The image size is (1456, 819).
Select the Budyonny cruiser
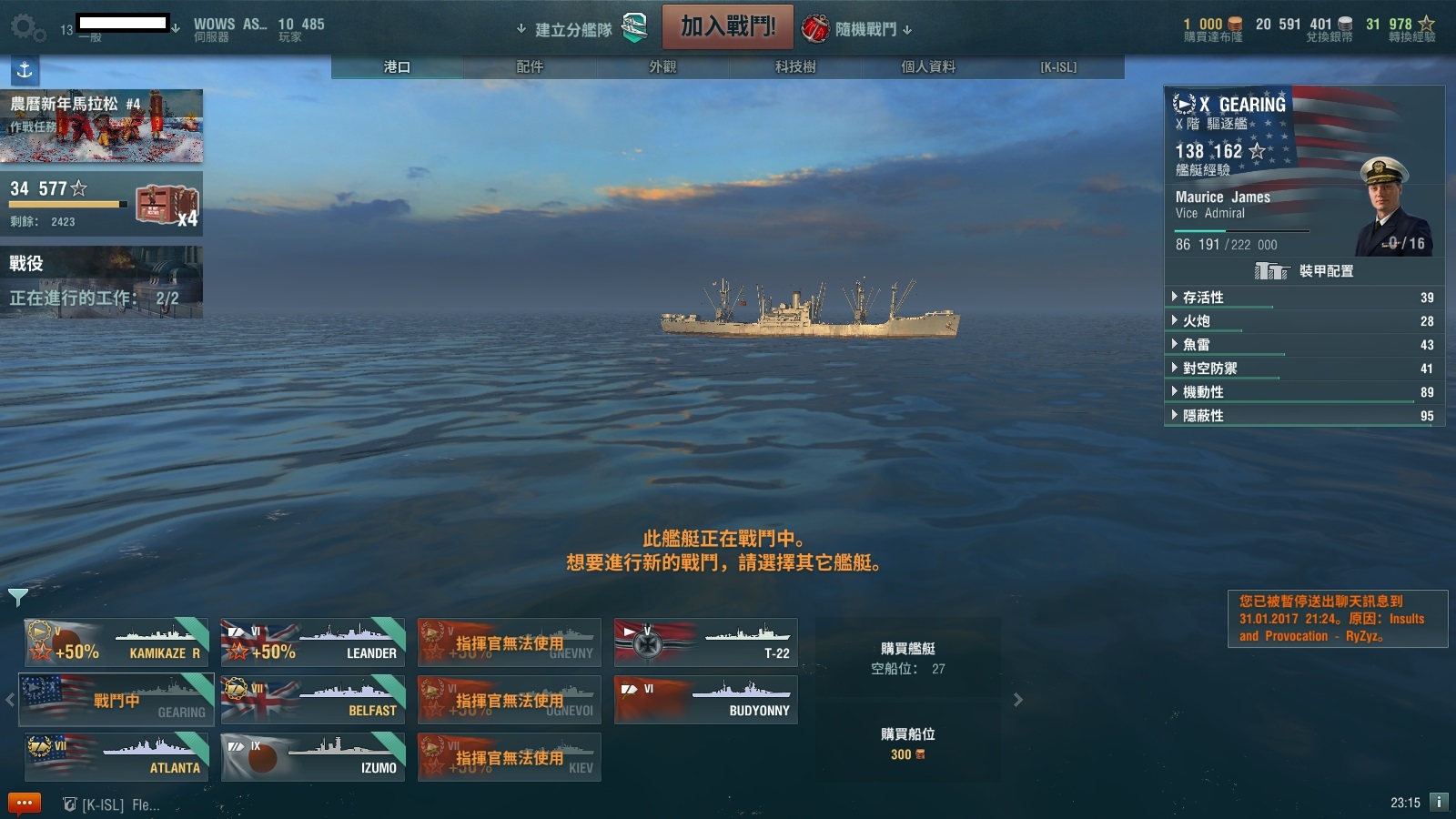coord(706,699)
